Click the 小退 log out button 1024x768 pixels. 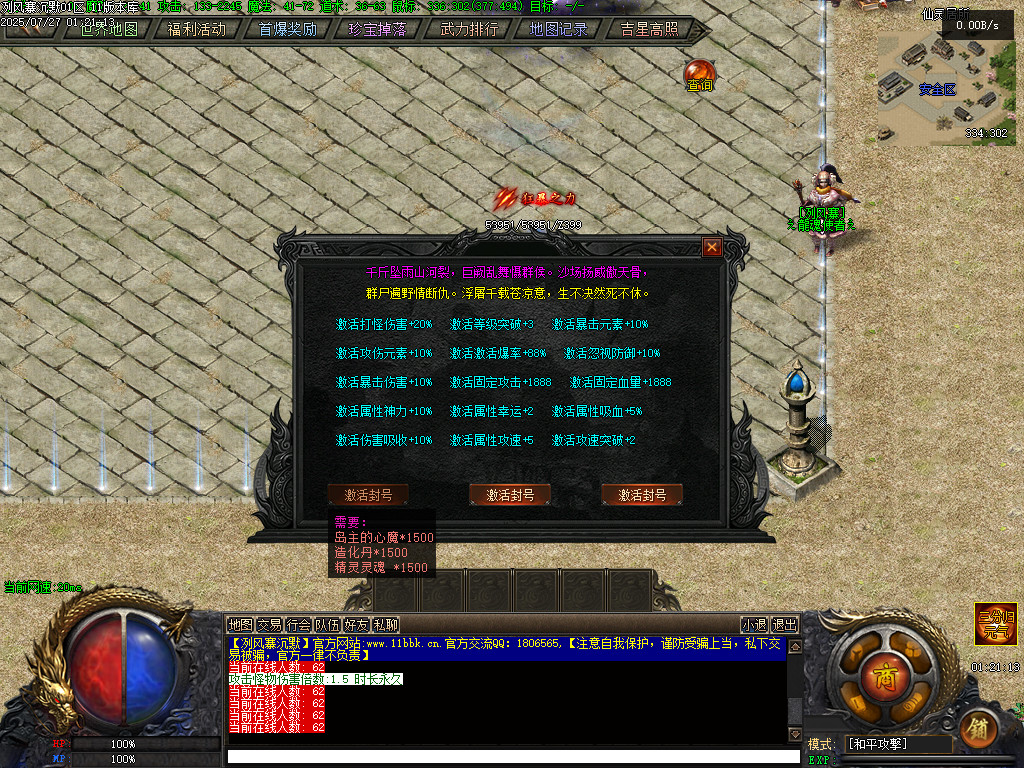click(x=754, y=625)
